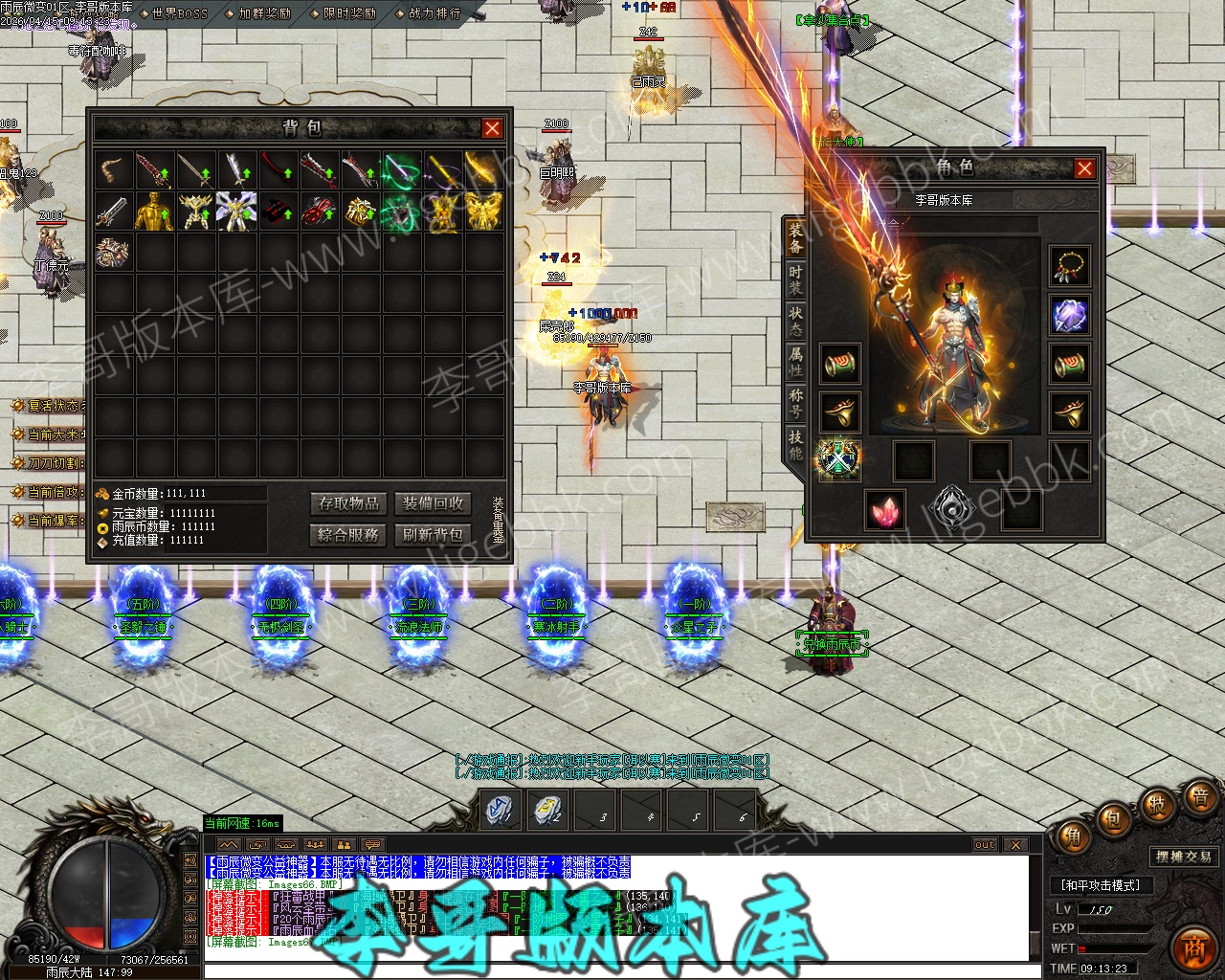Open the 属性 attributes tab
This screenshot has width=1225, height=980.
point(795,362)
